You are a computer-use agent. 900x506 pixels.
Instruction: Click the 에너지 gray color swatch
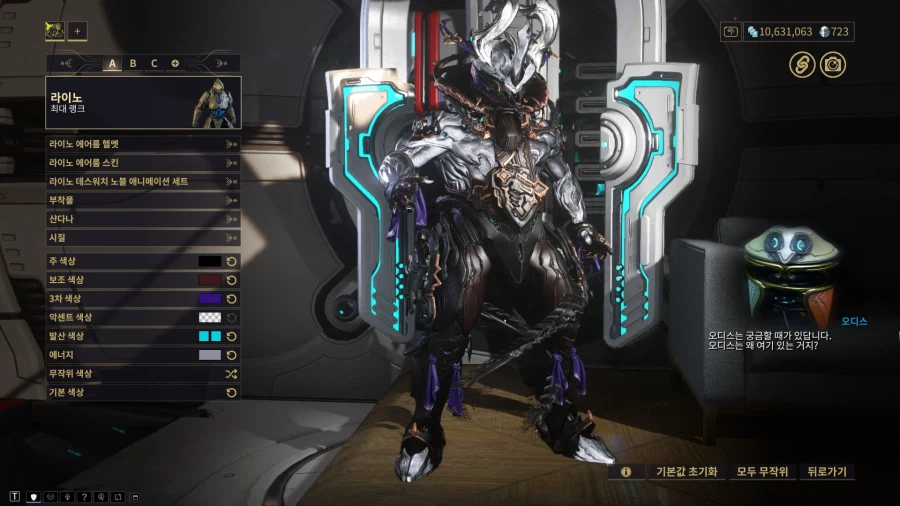pyautogui.click(x=209, y=355)
